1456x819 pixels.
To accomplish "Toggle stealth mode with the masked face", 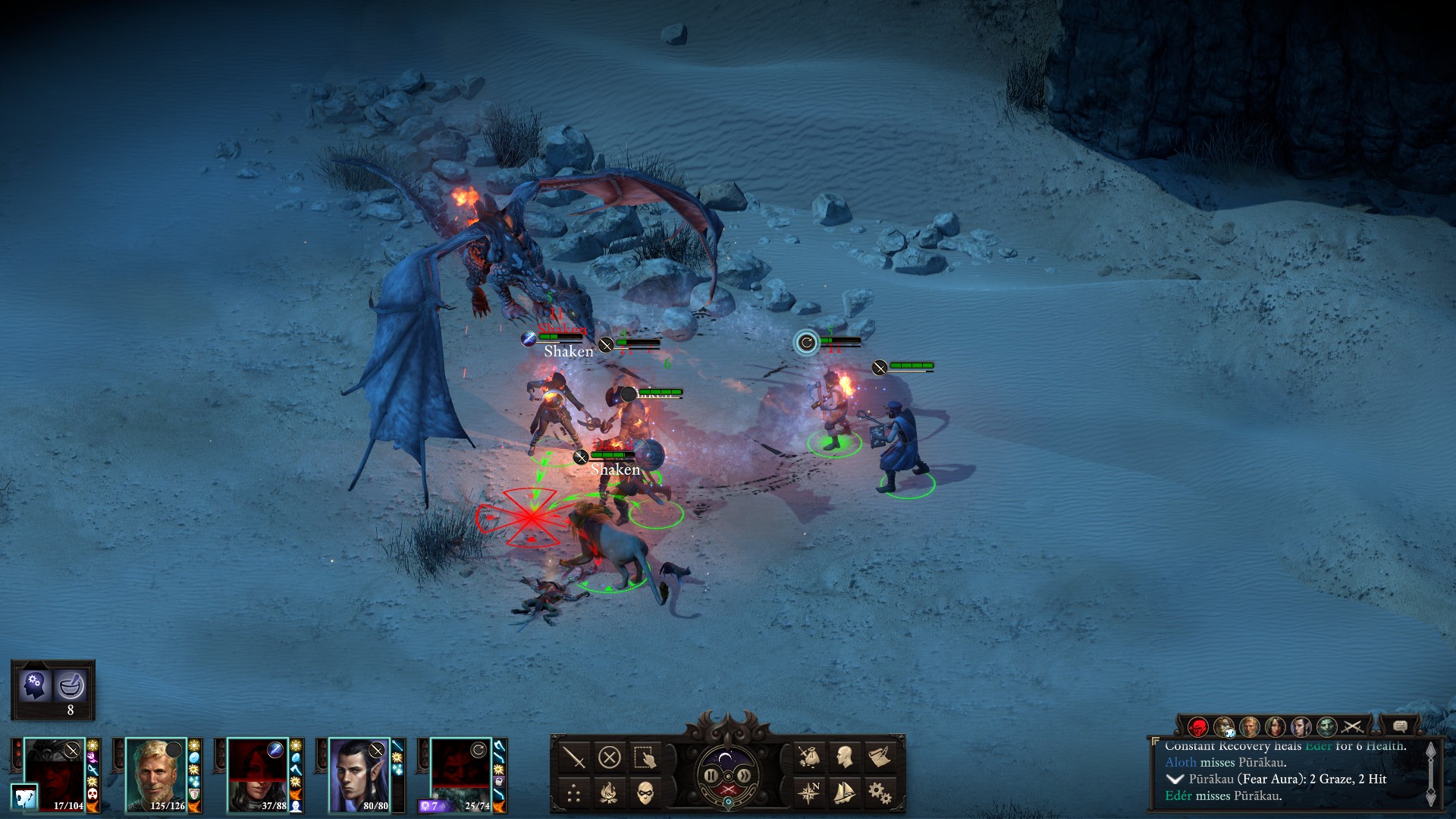I will pos(645,793).
